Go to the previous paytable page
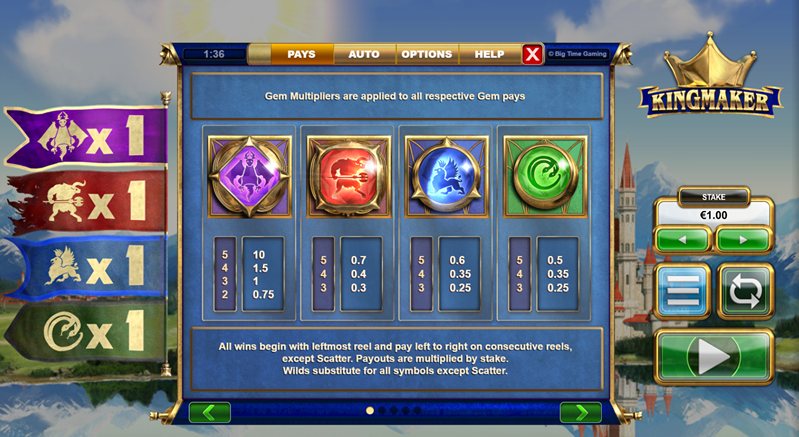The image size is (799, 437). (209, 412)
